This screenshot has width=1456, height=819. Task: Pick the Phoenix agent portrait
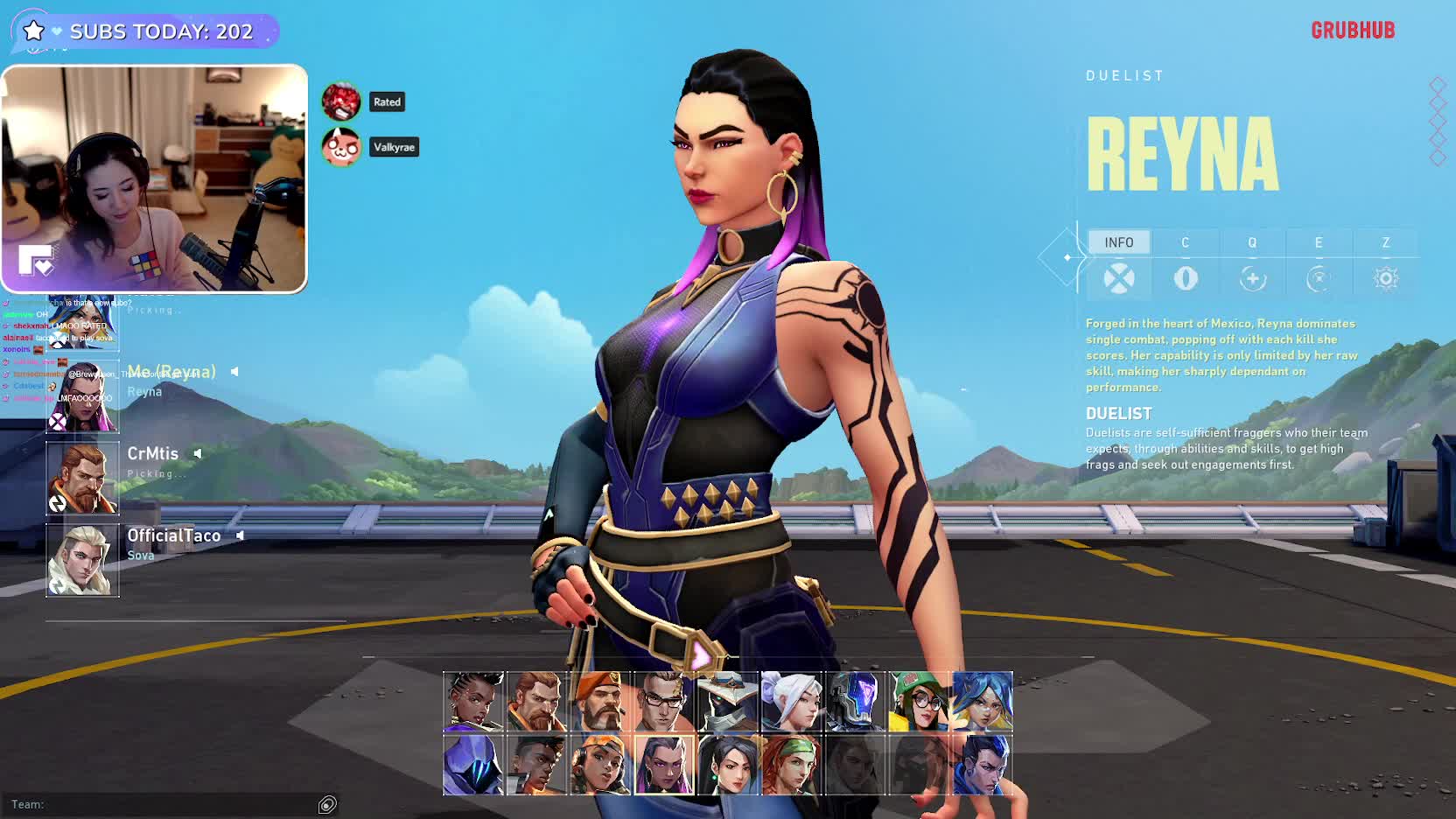tap(537, 765)
